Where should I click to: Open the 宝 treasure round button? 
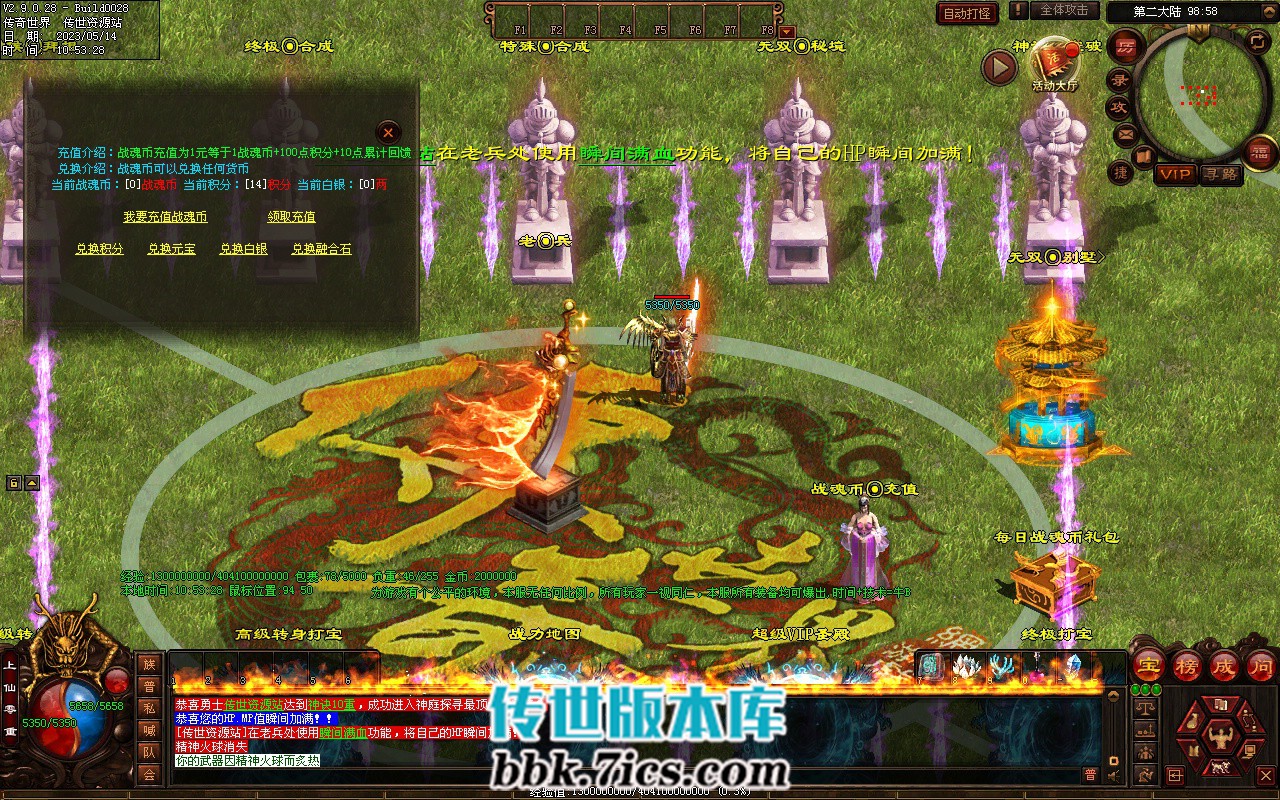[1149, 665]
